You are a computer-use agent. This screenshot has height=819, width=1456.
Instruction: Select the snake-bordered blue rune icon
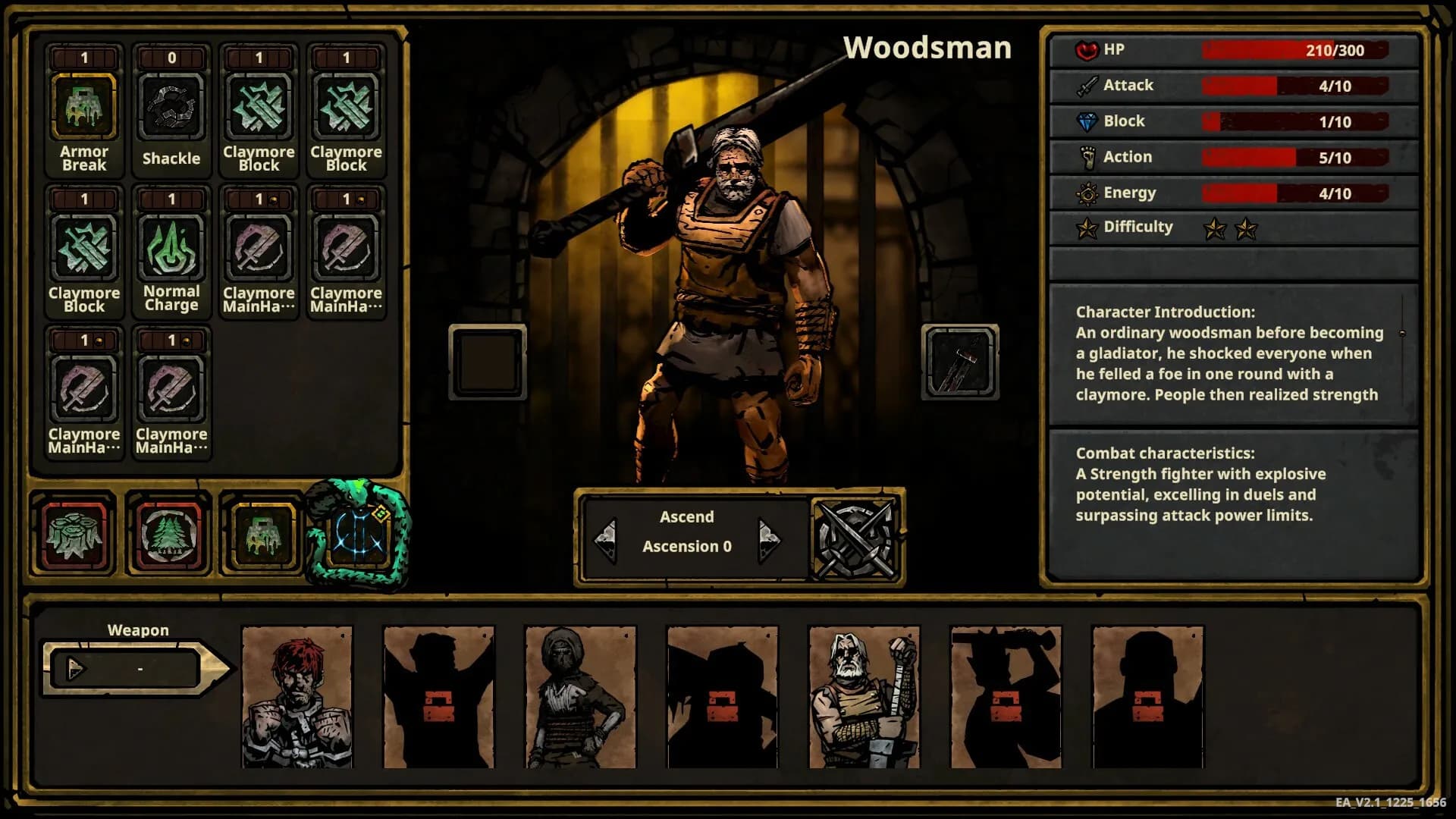358,535
